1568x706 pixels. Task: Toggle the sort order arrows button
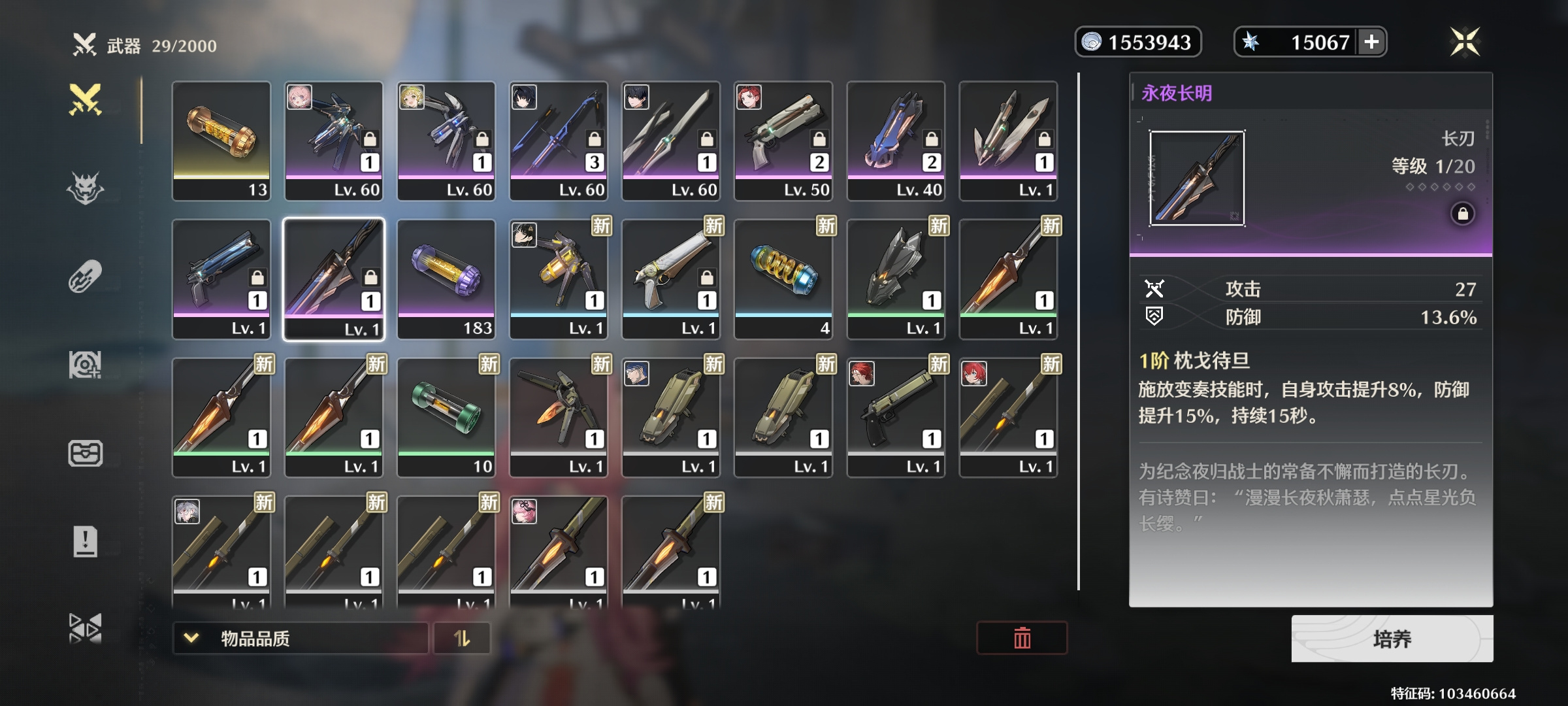[462, 638]
